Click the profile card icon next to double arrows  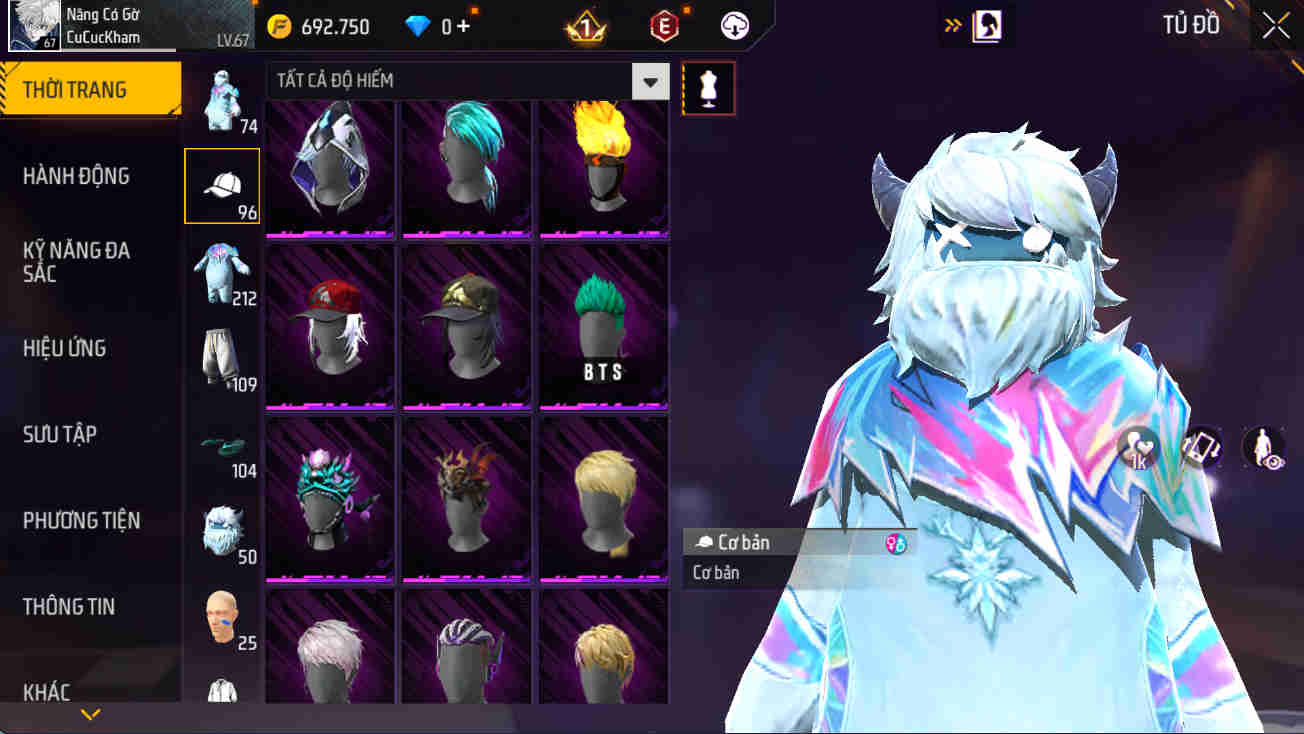click(x=989, y=25)
